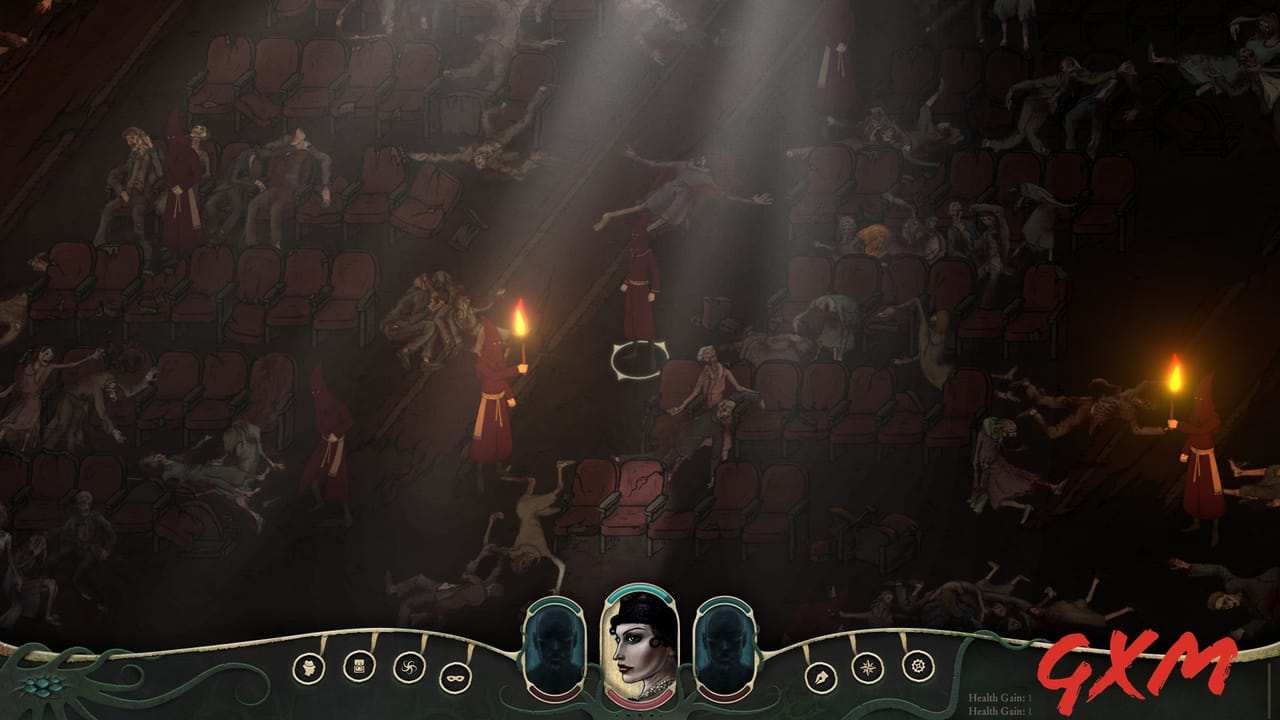Select the right companion portrait slot
The height and width of the screenshot is (720, 1280).
pyautogui.click(x=727, y=647)
